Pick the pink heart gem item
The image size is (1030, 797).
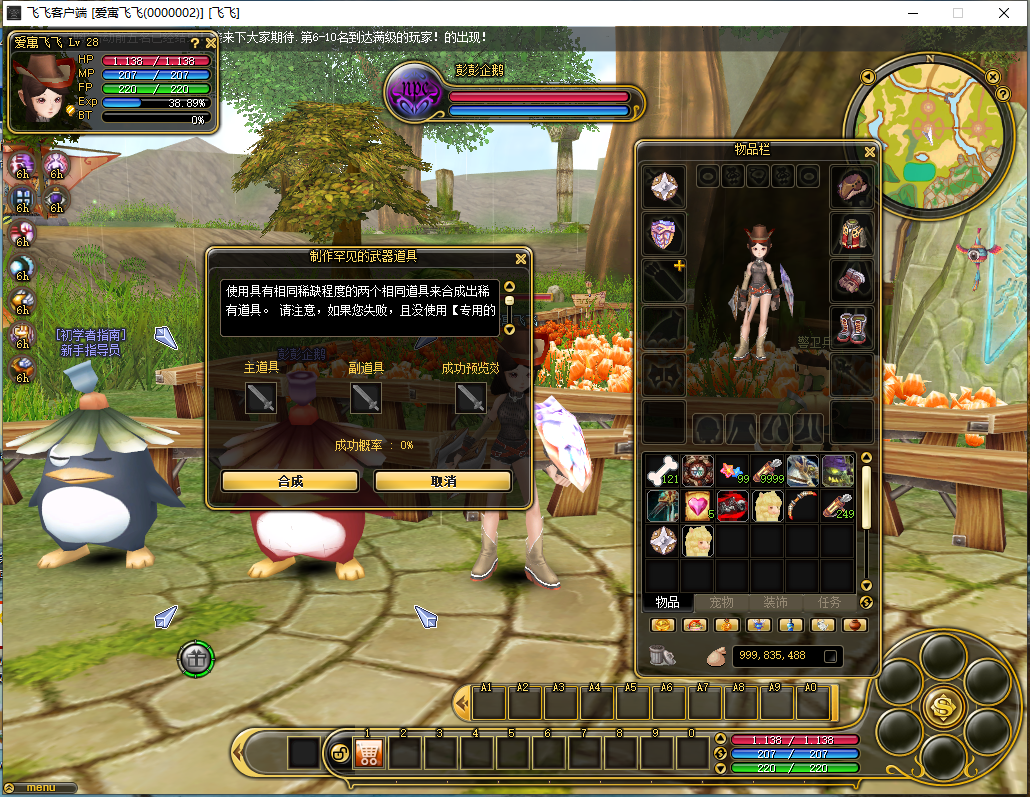click(x=697, y=506)
